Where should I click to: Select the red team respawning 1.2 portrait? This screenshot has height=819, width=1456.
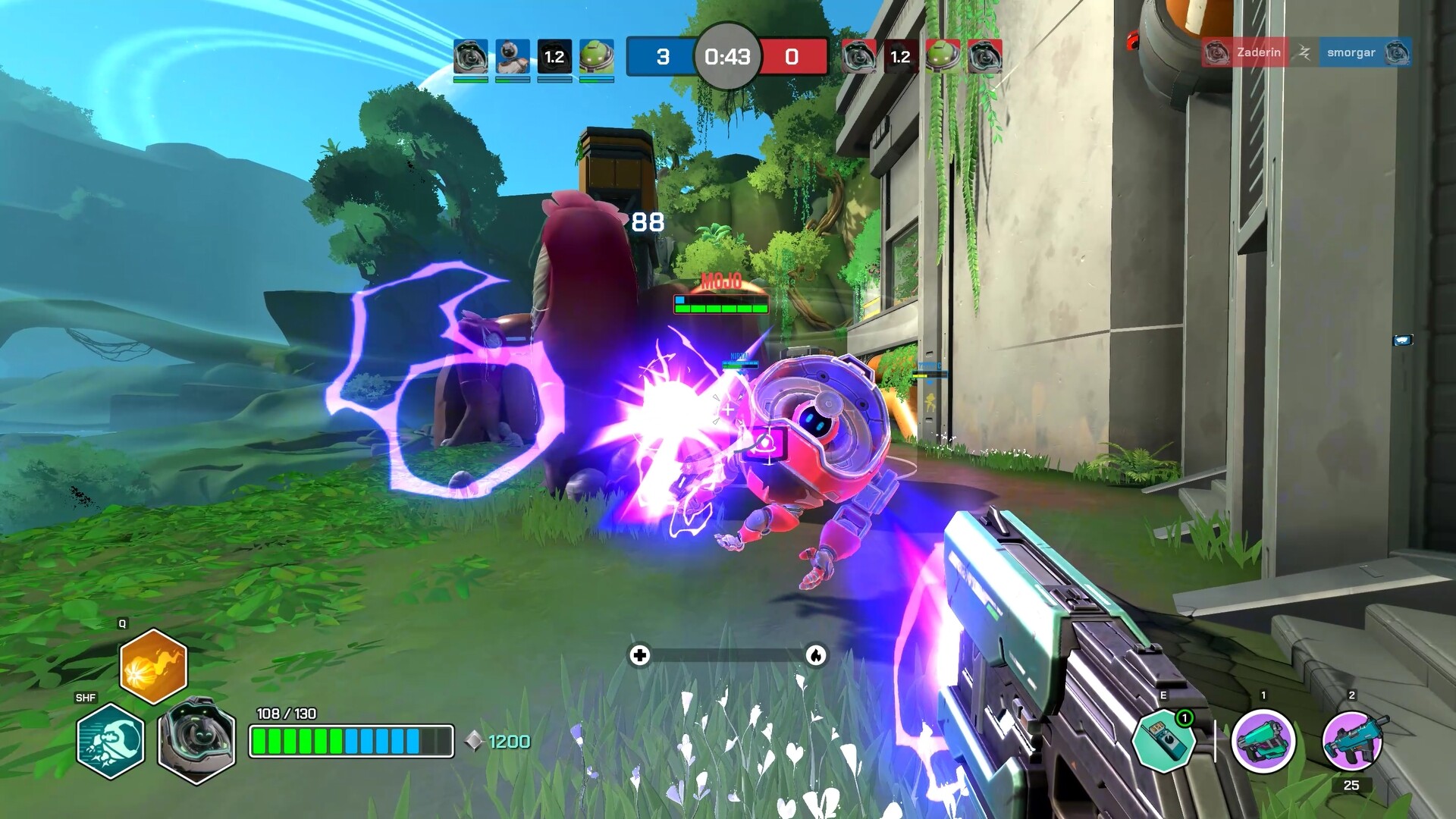(x=900, y=56)
